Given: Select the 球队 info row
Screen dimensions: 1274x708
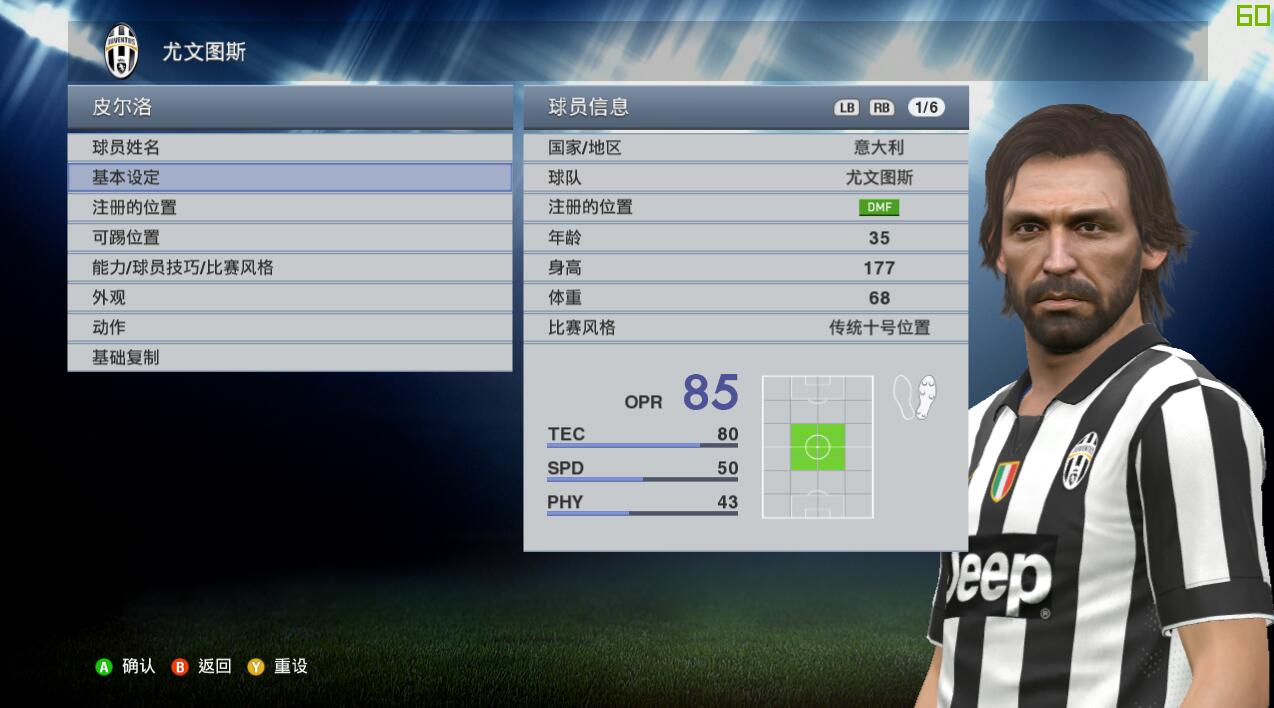Looking at the screenshot, I should [x=745, y=178].
